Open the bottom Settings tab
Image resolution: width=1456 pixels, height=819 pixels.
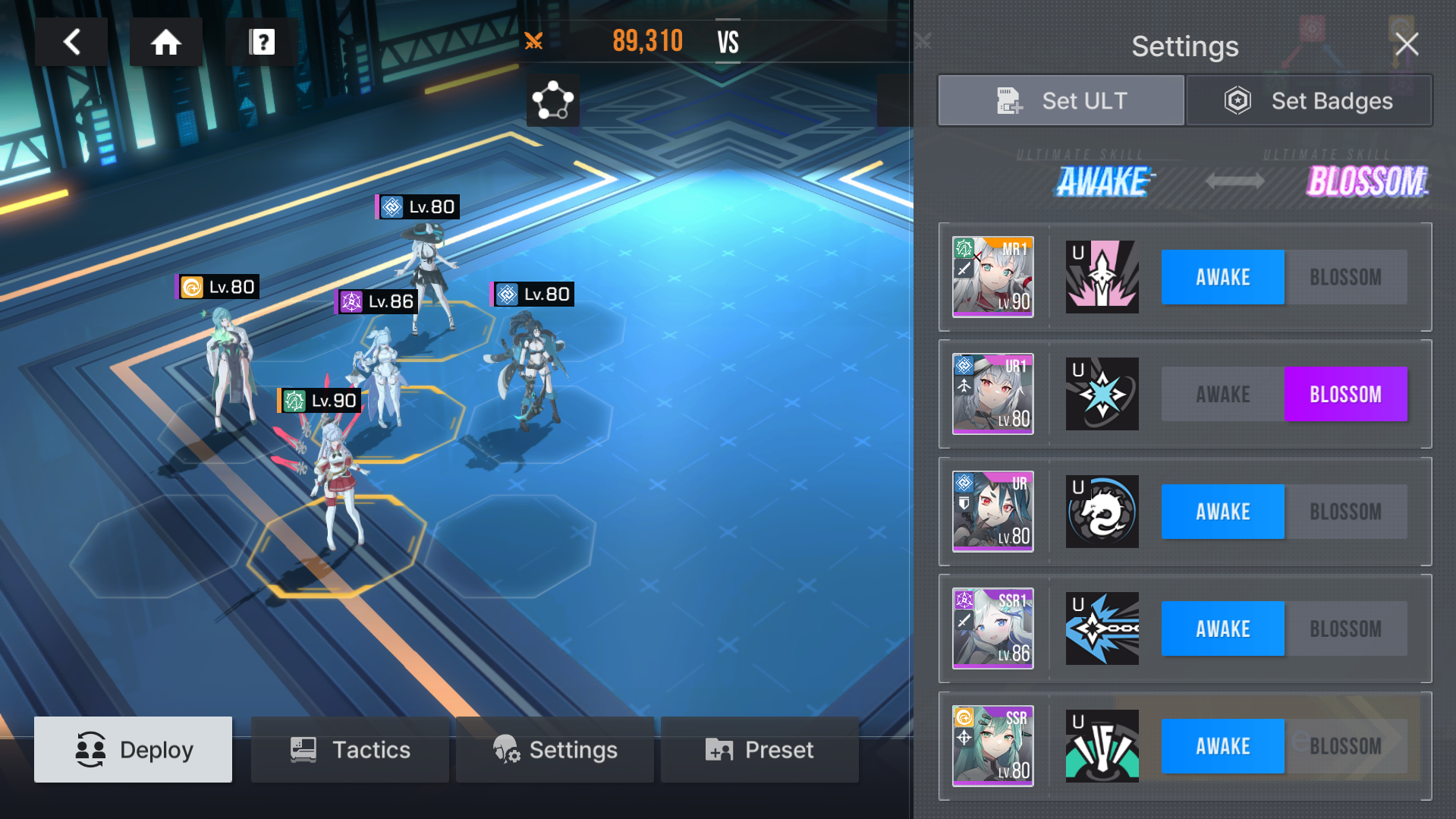pos(555,749)
